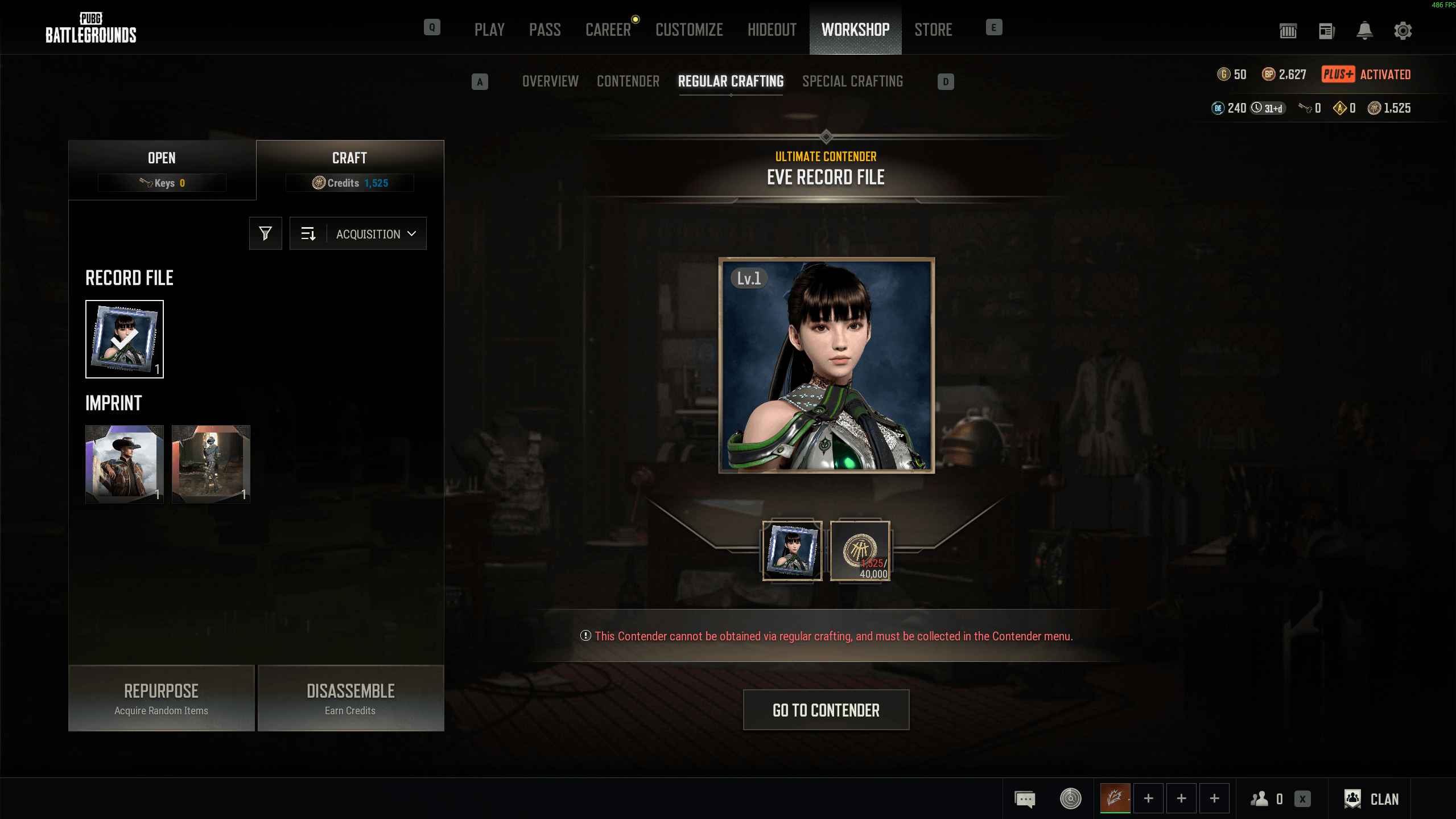The image size is (1456, 819).
Task: Select the Eve Record File item
Action: click(125, 339)
